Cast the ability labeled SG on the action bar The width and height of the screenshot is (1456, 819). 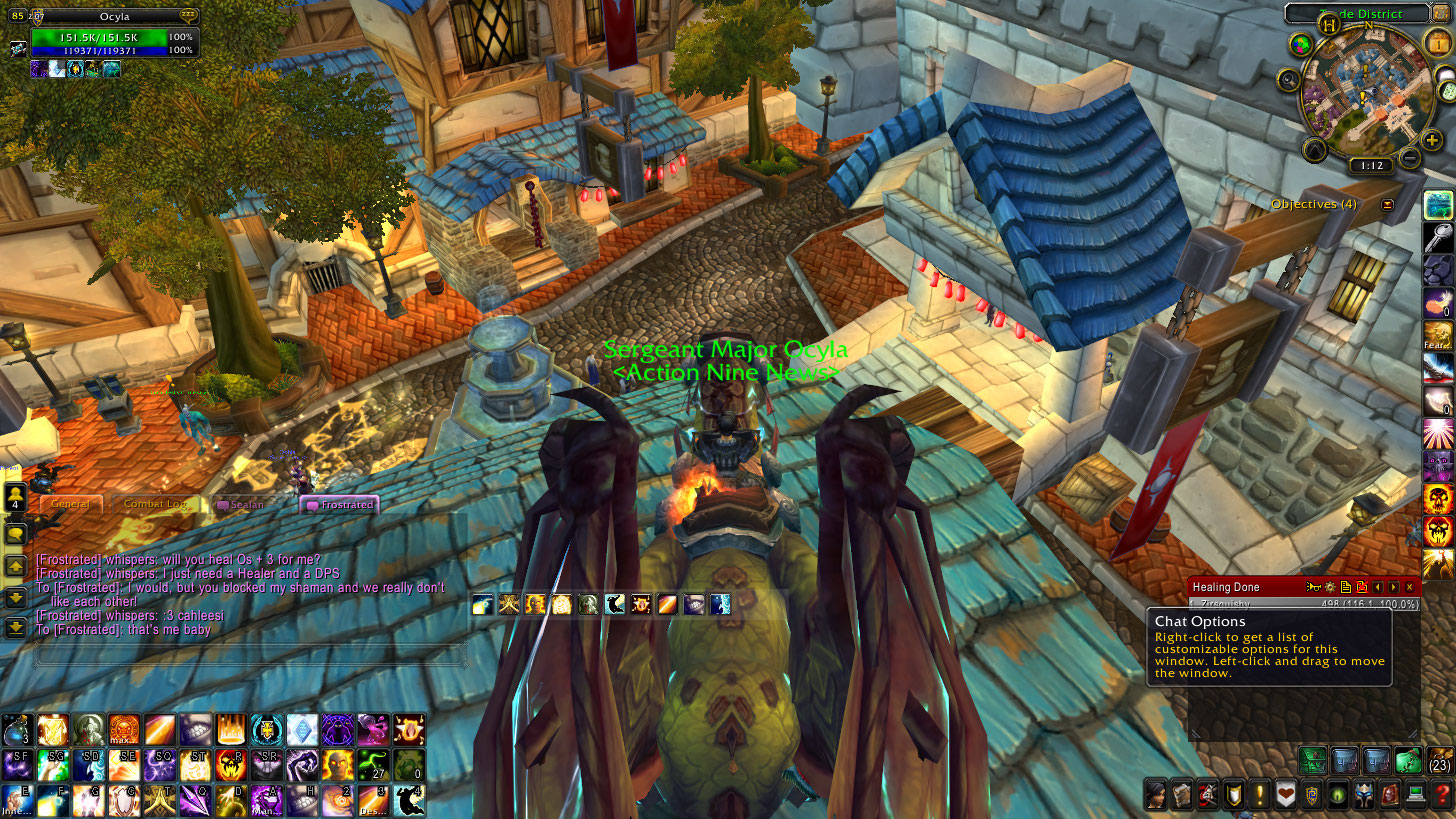click(53, 765)
